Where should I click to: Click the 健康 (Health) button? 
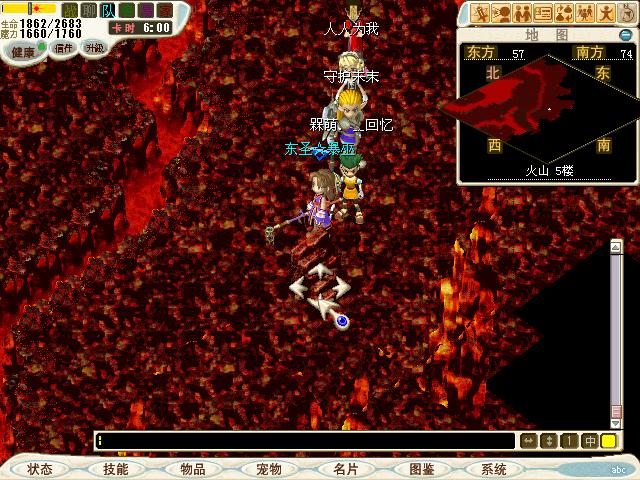point(23,50)
